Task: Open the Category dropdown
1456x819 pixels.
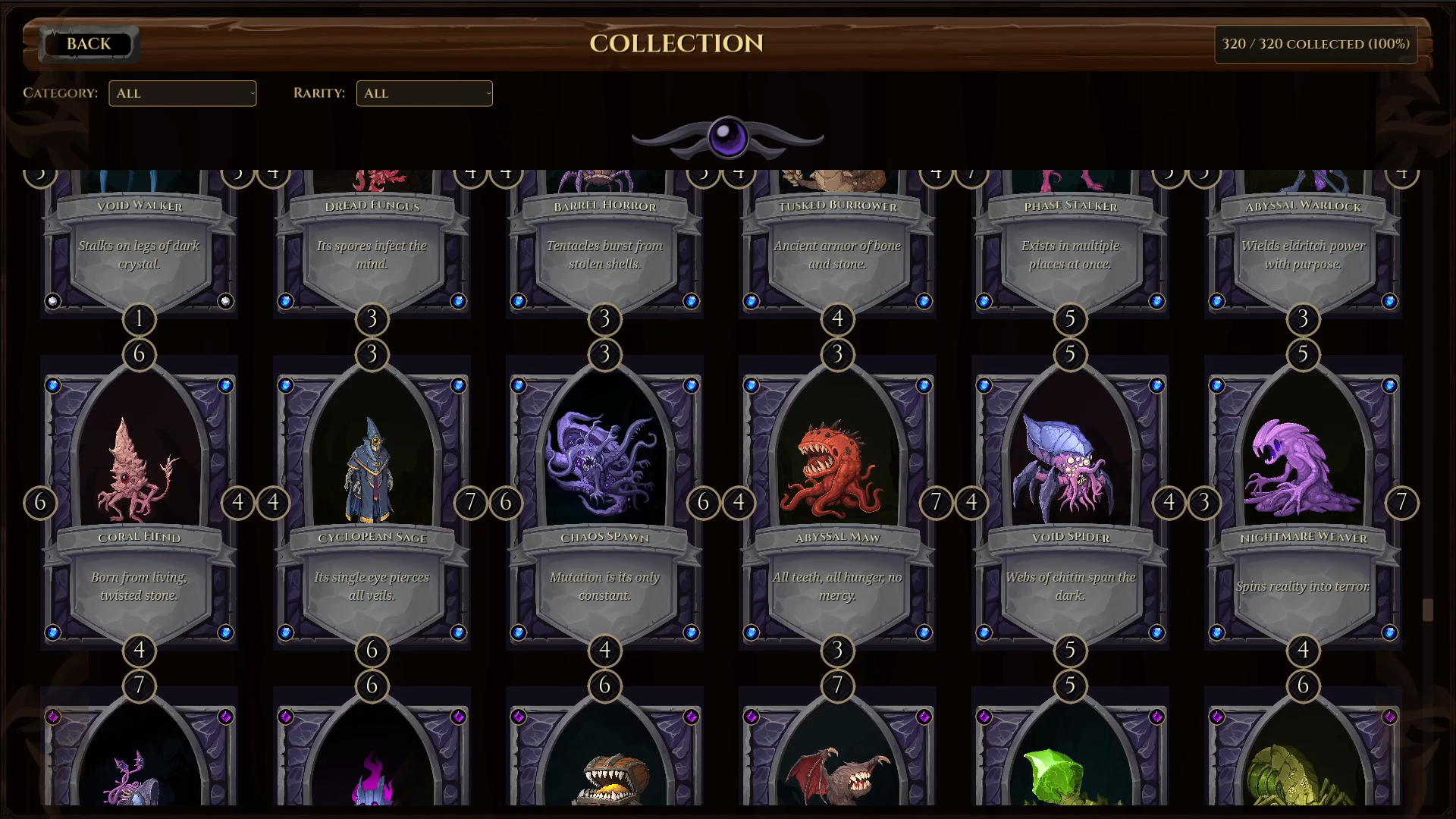Action: click(x=182, y=93)
